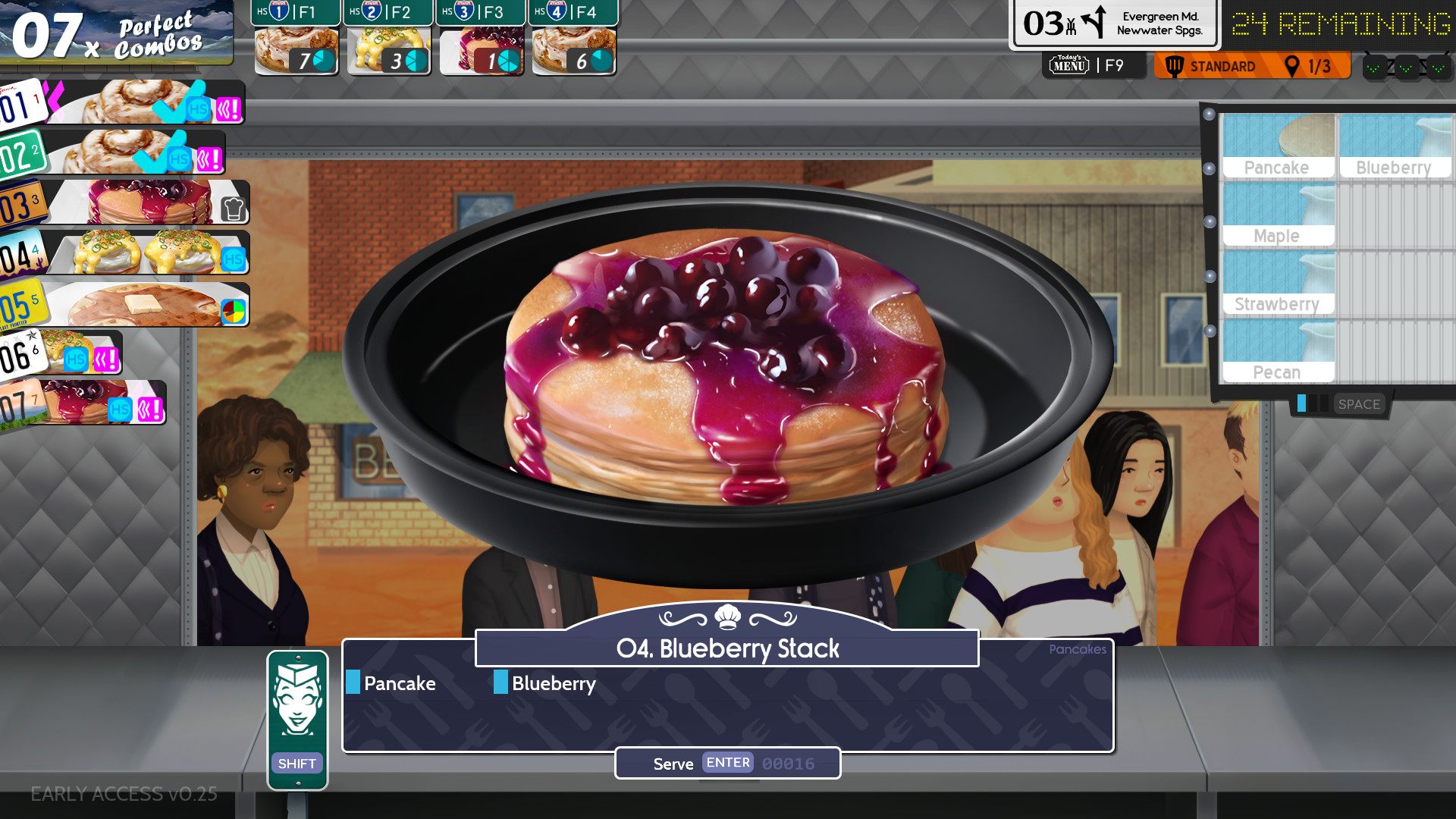This screenshot has width=1456, height=819.
Task: Click the location pin showing 1/3
Action: click(x=1293, y=66)
